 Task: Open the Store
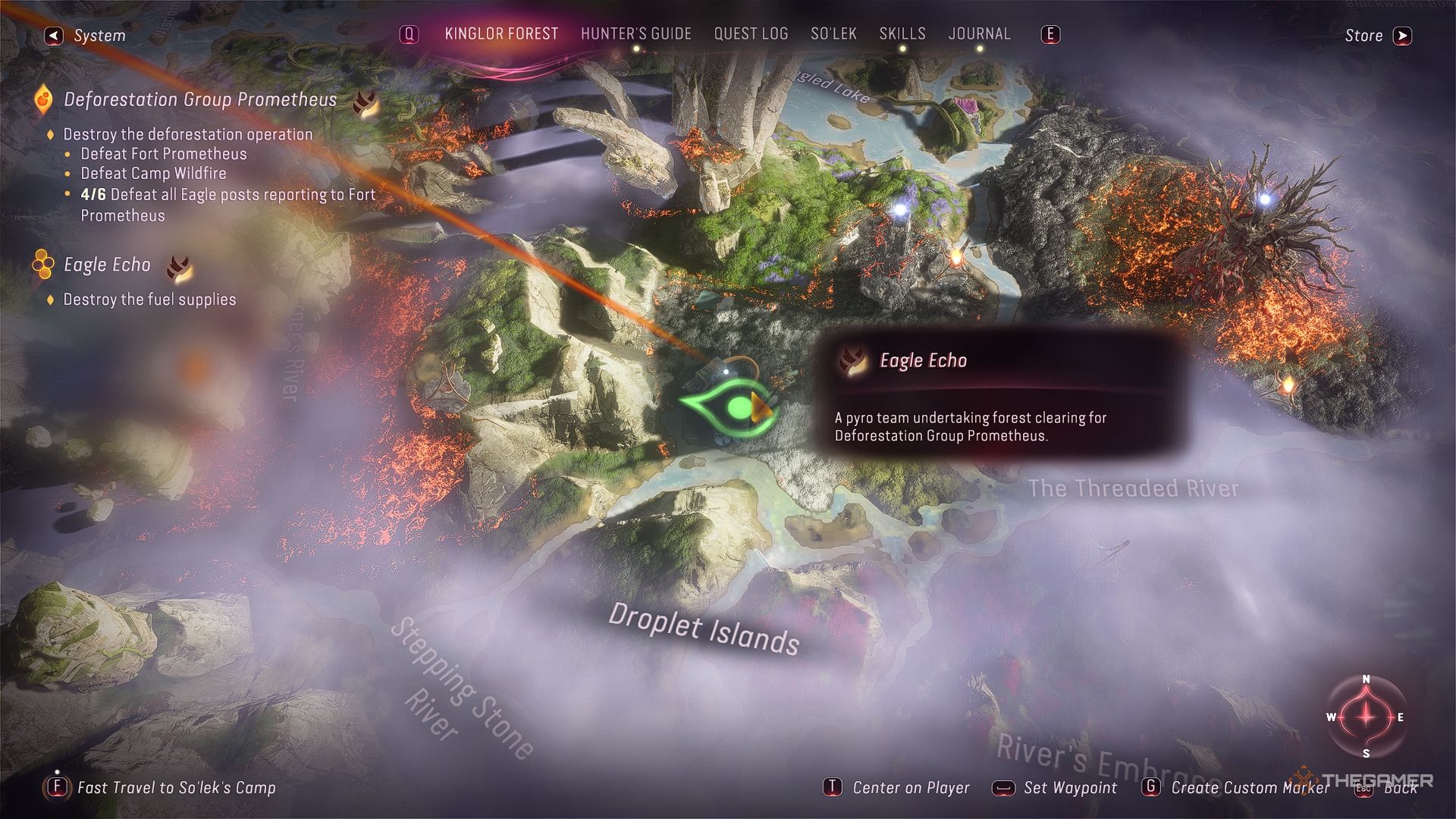pos(1377,36)
